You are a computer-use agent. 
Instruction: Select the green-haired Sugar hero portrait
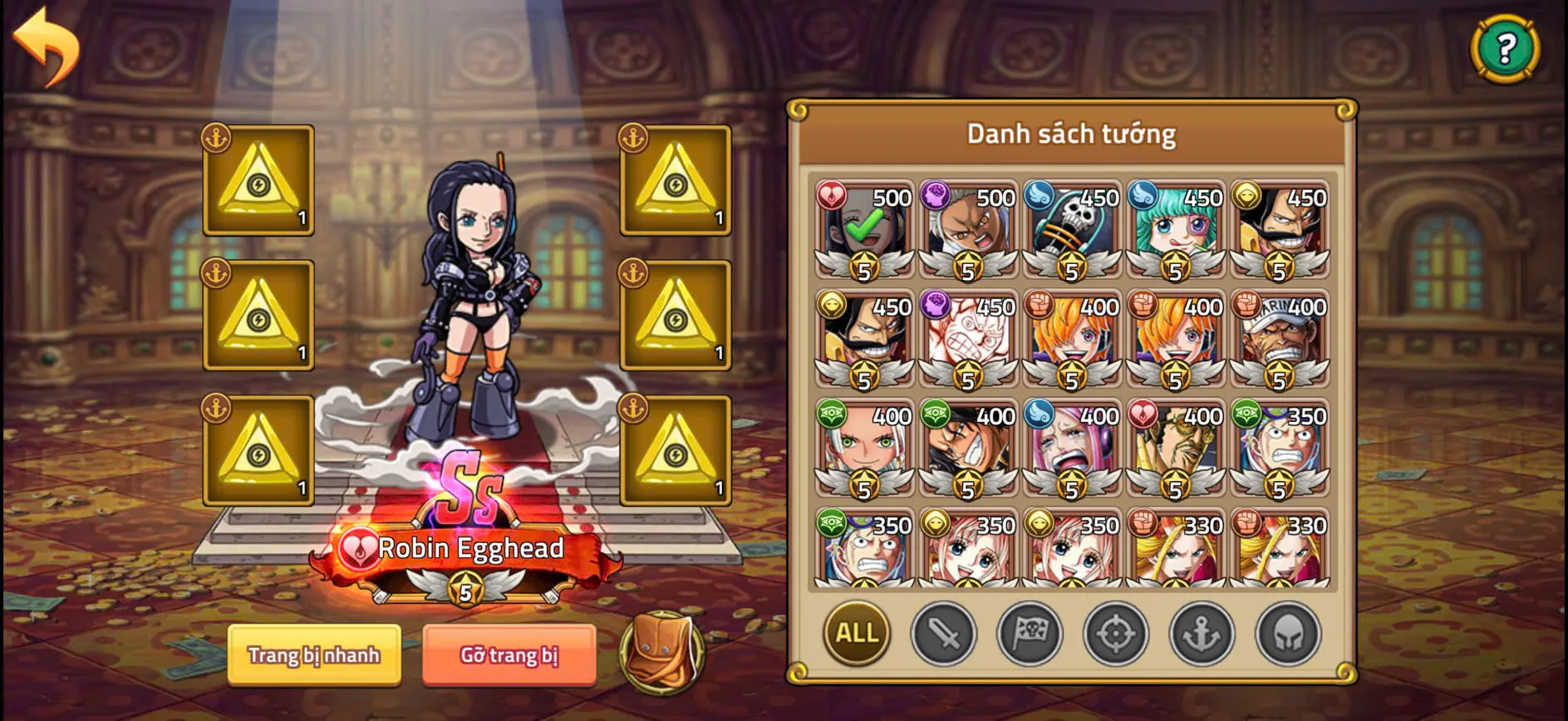tap(1174, 224)
